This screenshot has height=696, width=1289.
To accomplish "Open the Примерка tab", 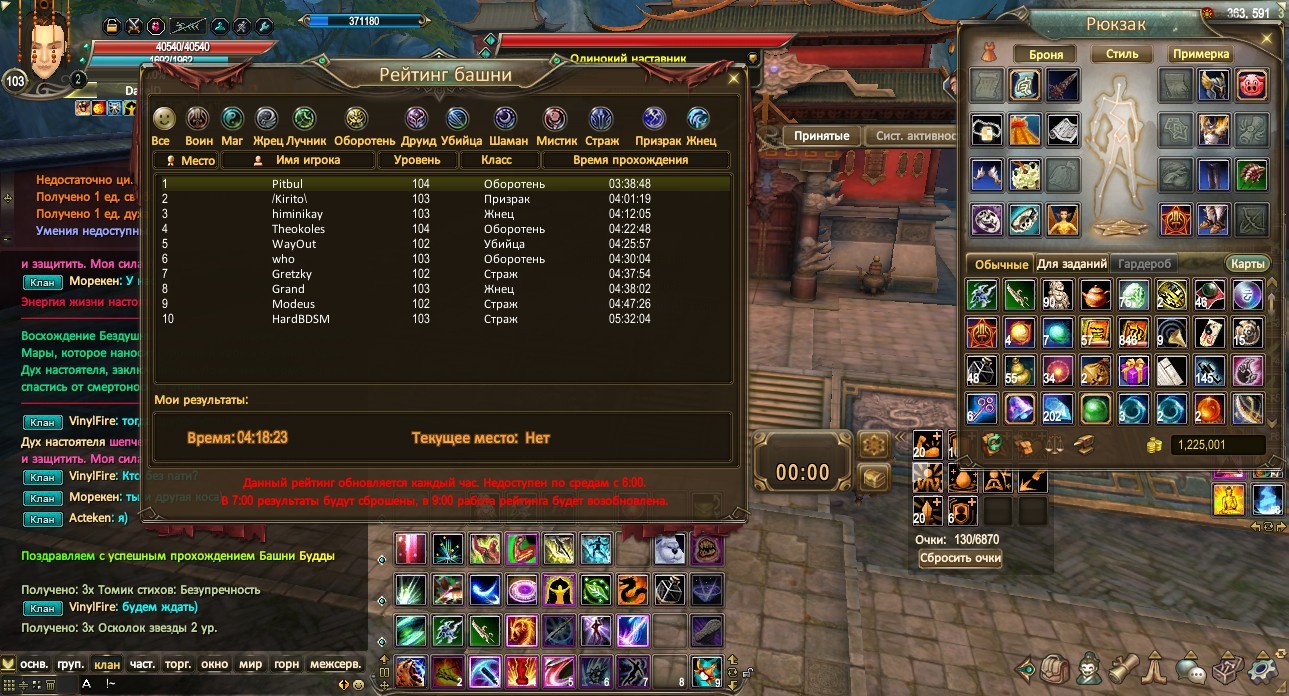I will pyautogui.click(x=1200, y=54).
